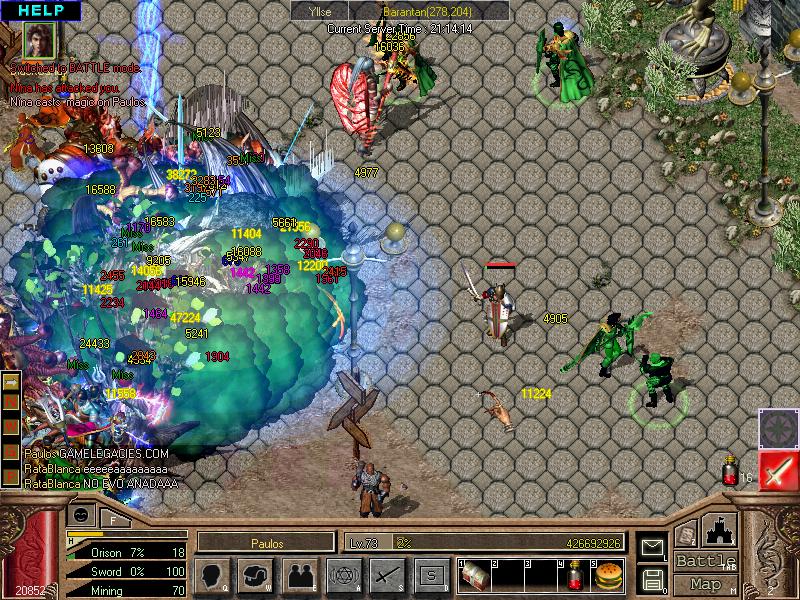
Task: Click the square S button
Action: click(x=431, y=574)
